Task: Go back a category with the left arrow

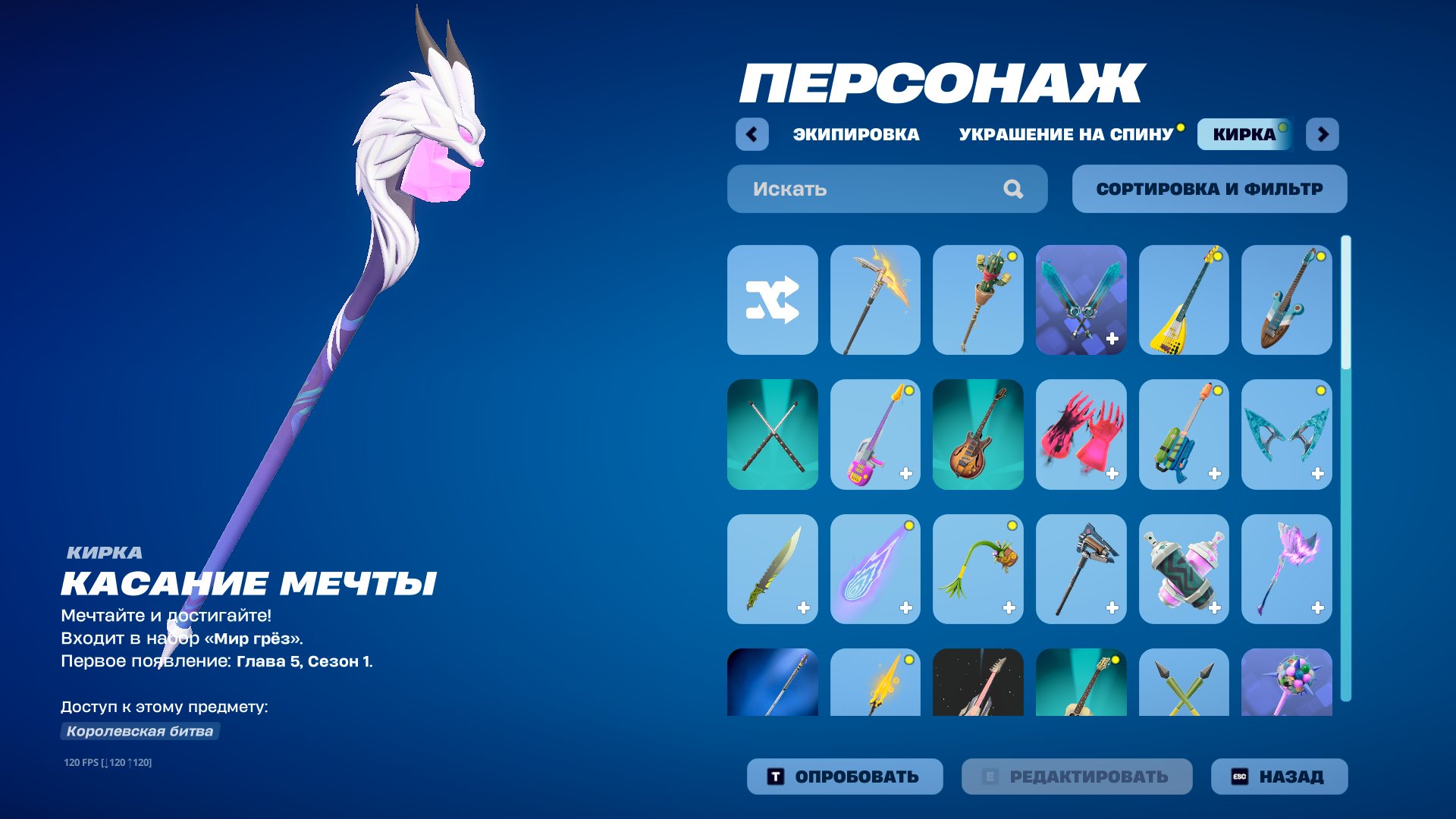Action: point(751,134)
